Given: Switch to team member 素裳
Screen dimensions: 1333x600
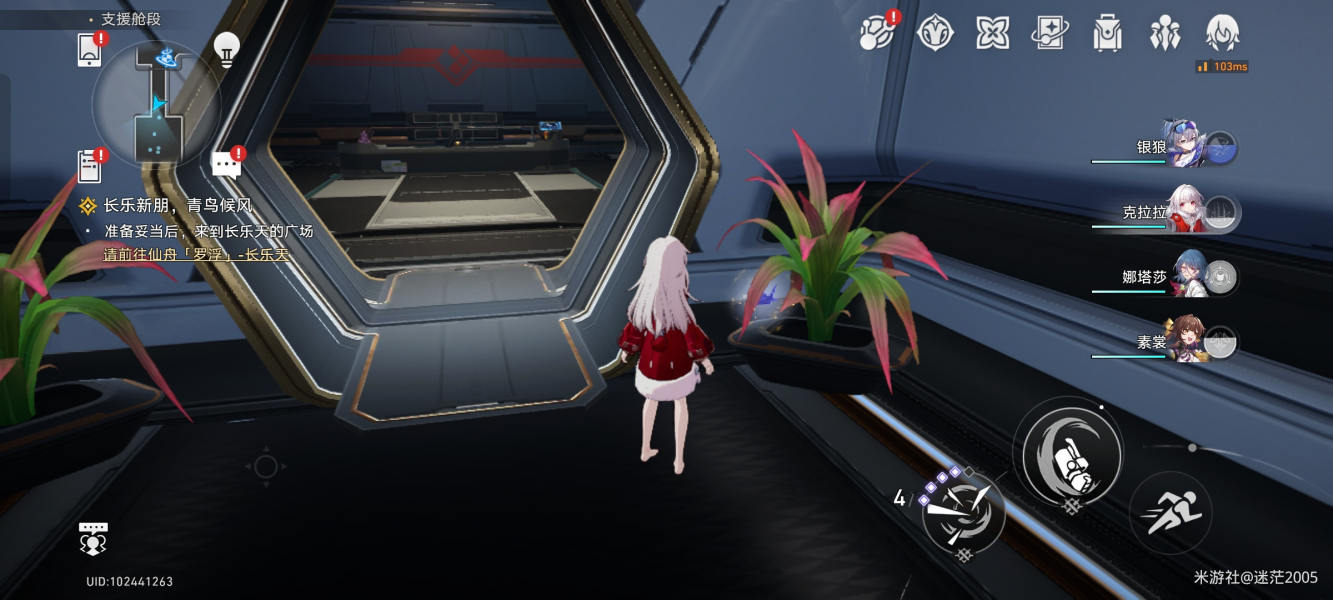Looking at the screenshot, I should pyautogui.click(x=1188, y=342).
